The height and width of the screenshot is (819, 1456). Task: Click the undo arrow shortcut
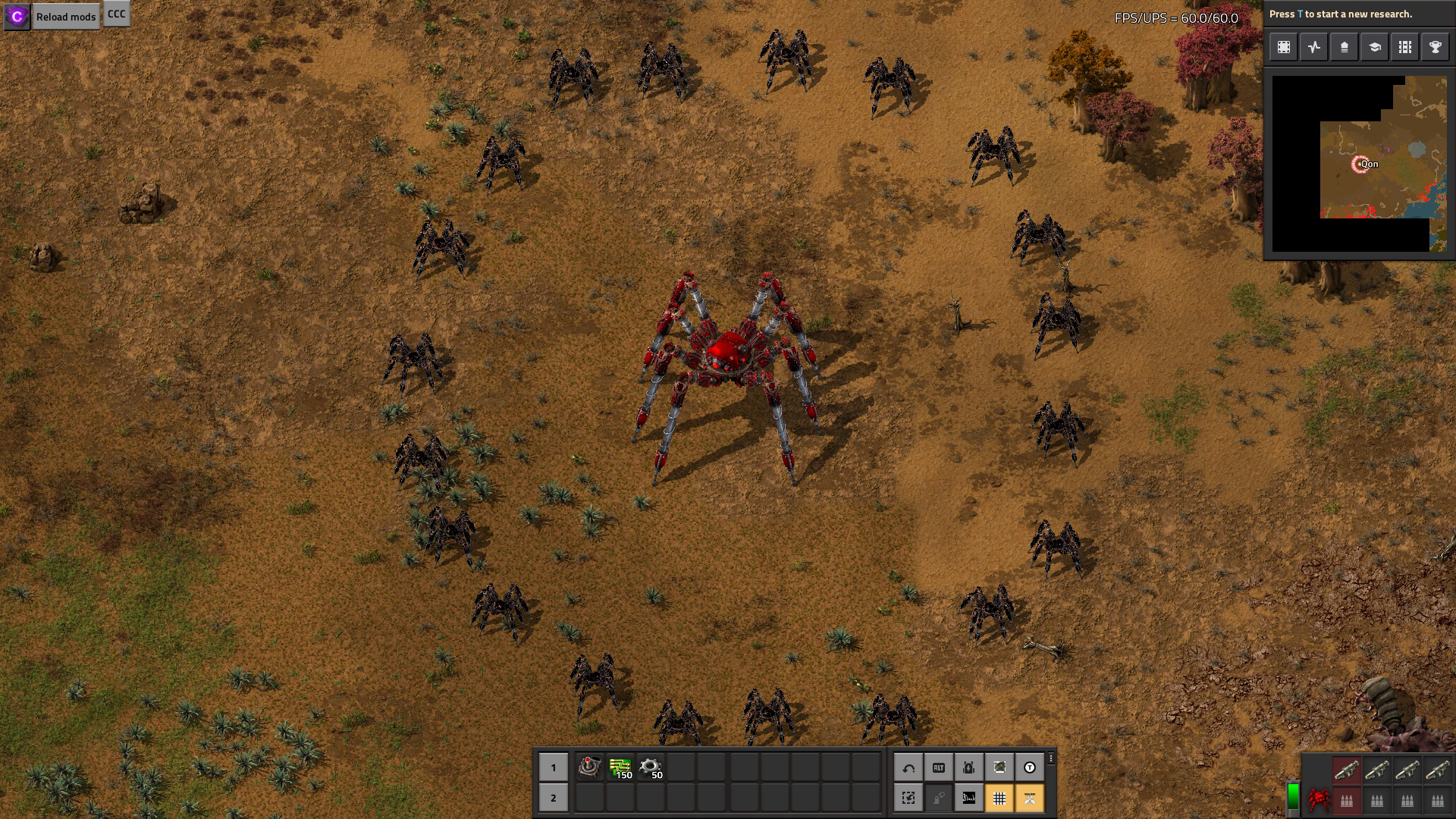[908, 767]
